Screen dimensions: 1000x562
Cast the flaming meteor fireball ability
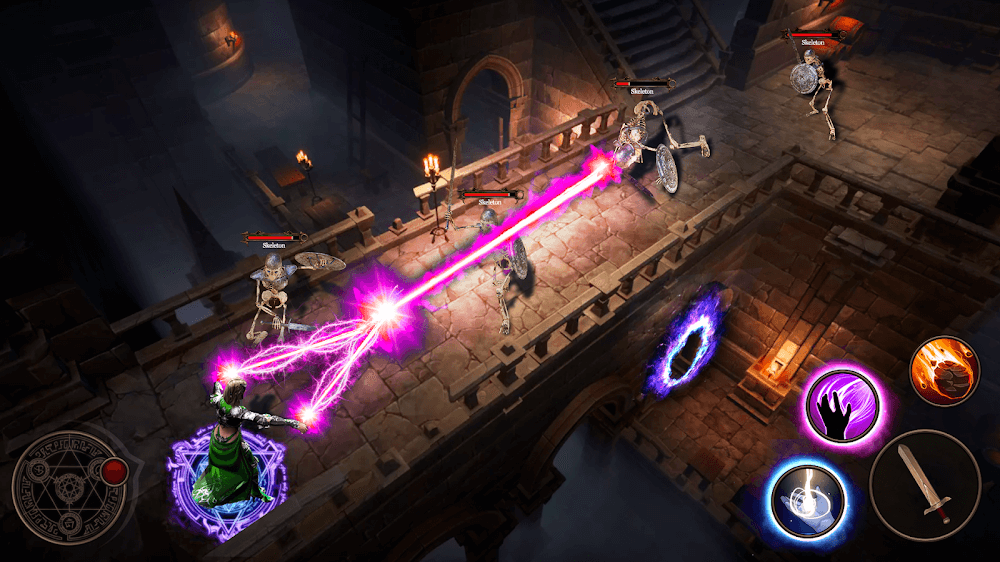(x=944, y=370)
